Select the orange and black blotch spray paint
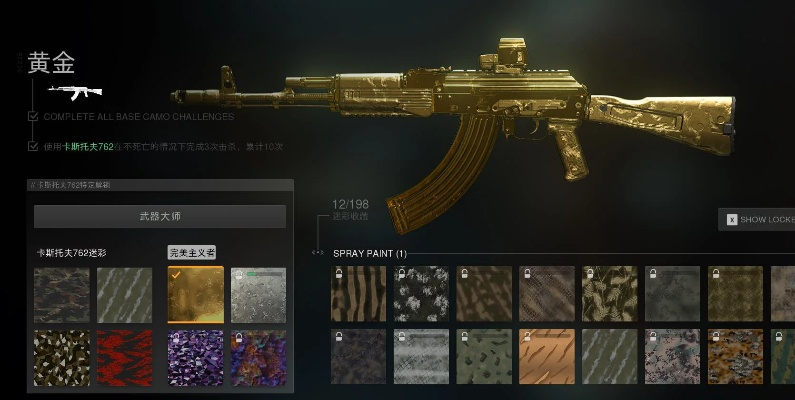Image resolution: width=795 pixels, height=400 pixels. point(735,357)
